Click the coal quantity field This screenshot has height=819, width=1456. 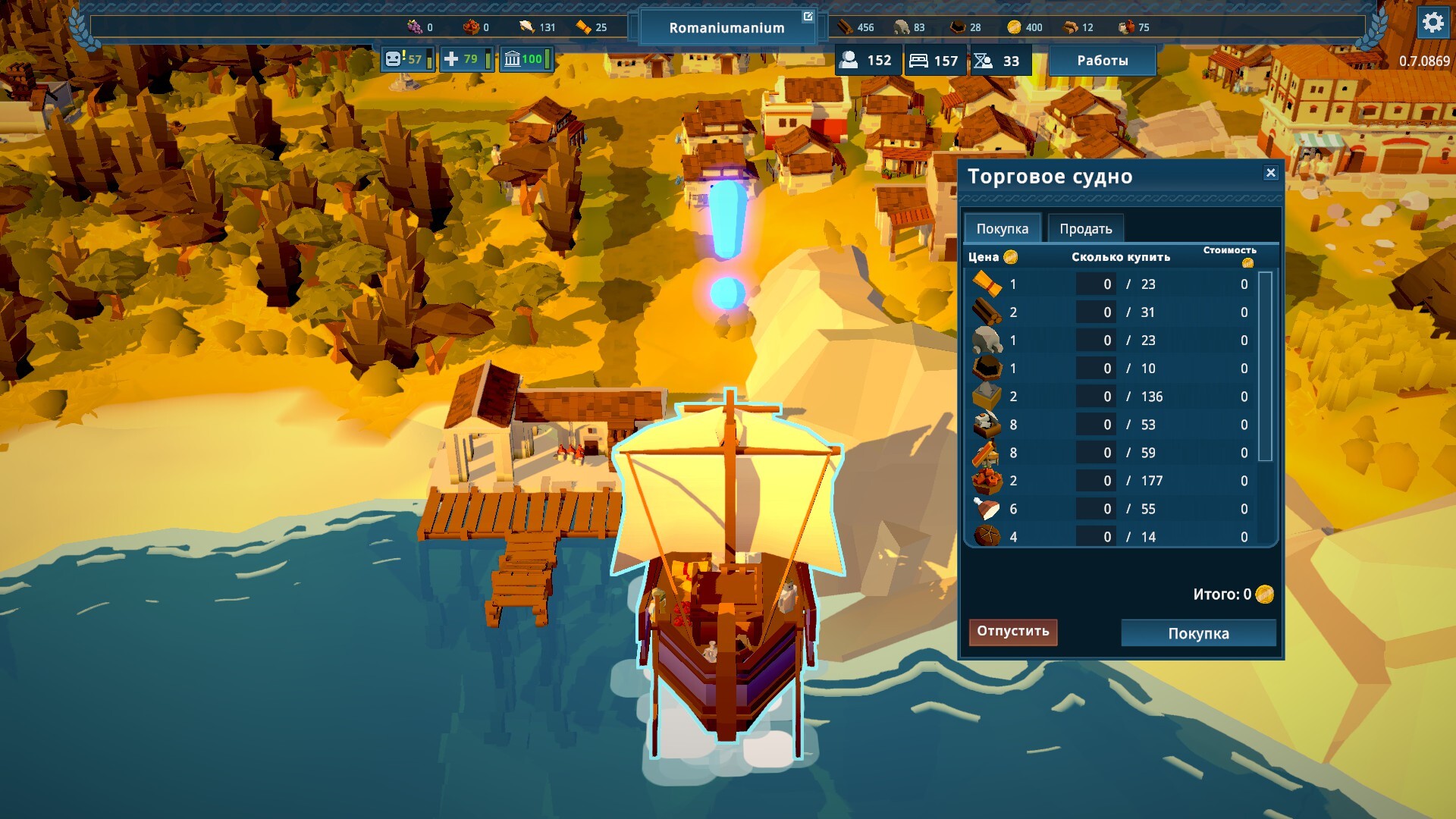[1096, 369]
